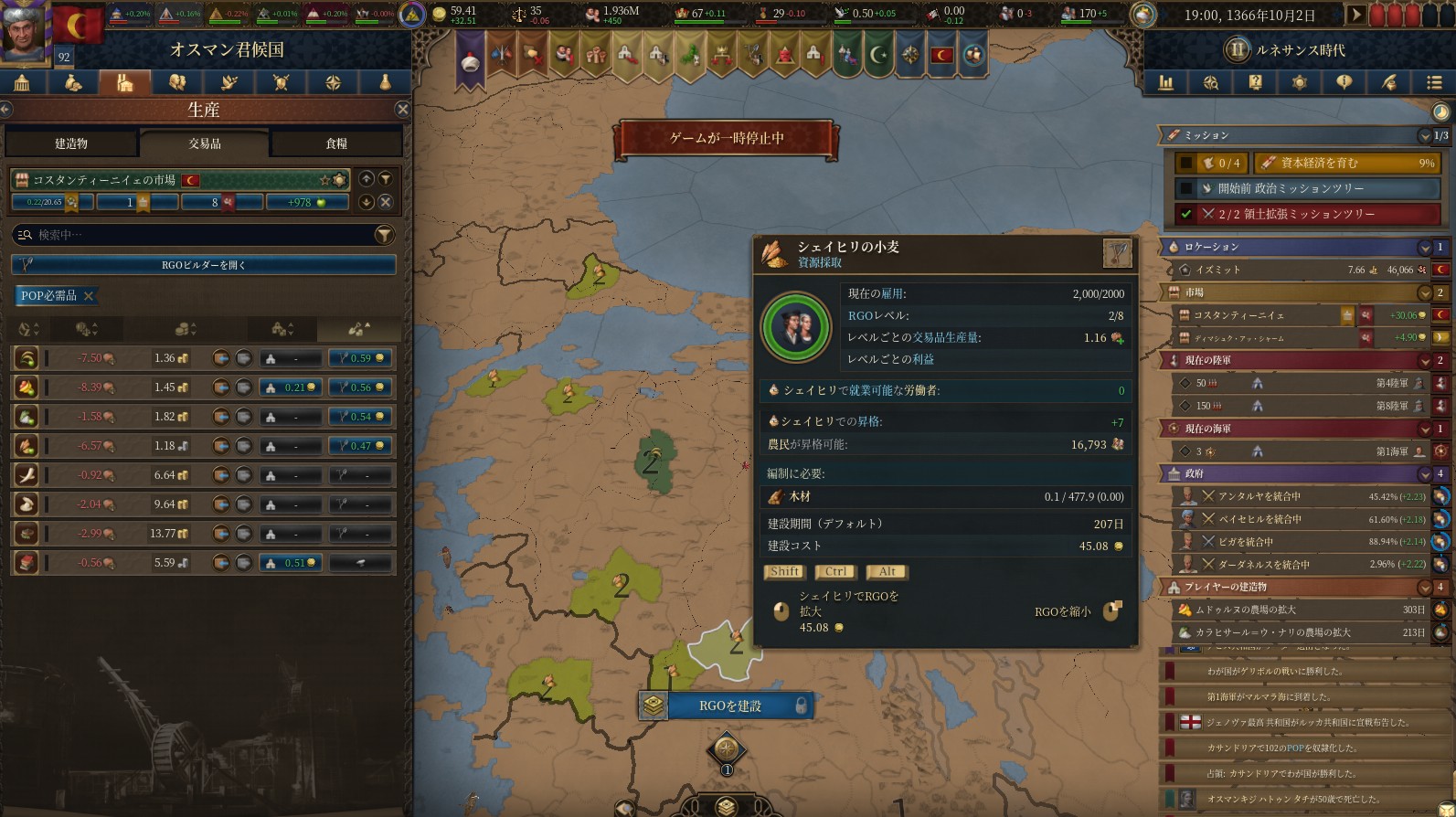
Task: Open the 食糧 tab
Action: point(336,143)
